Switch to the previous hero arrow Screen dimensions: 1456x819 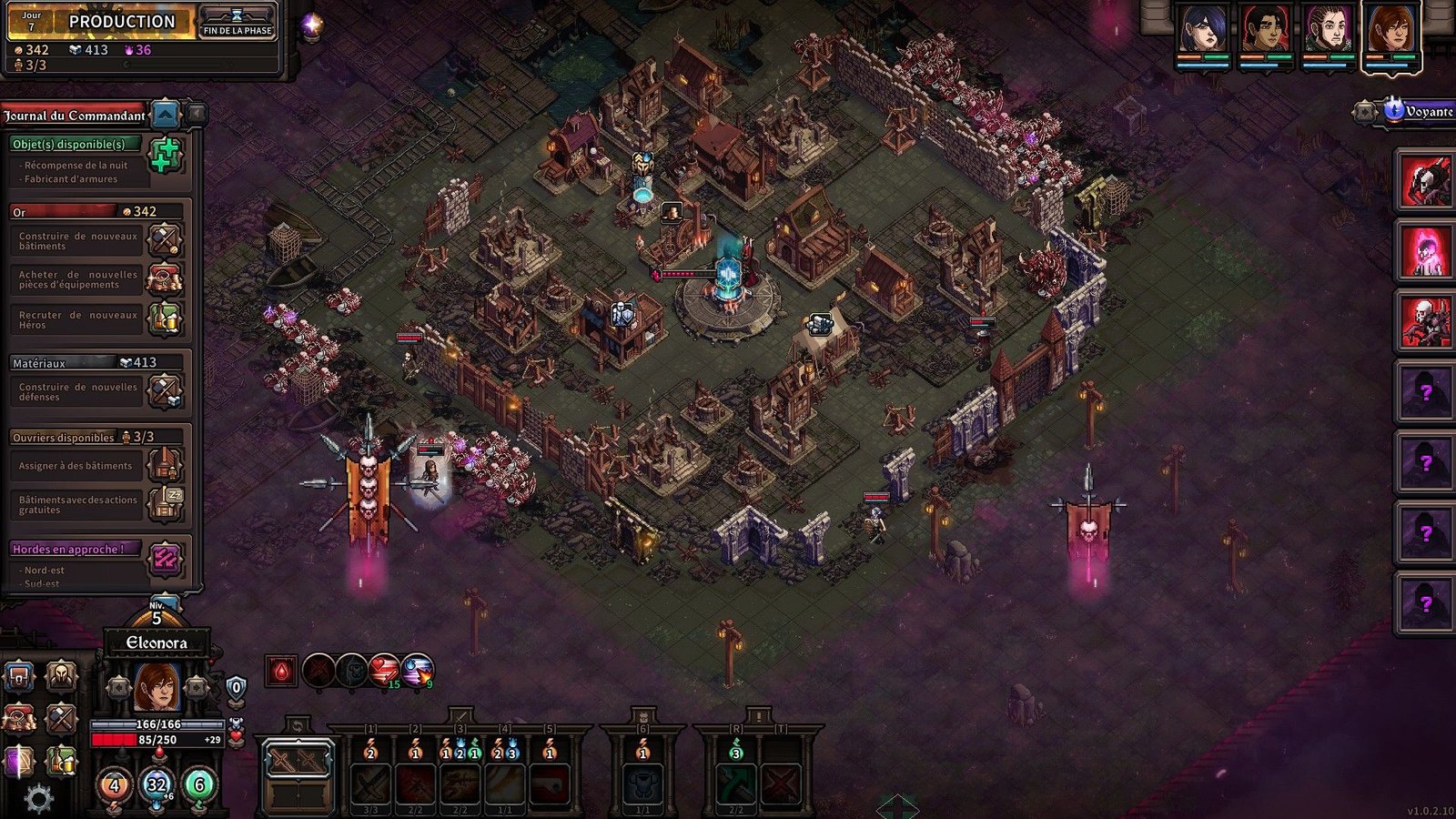tap(118, 687)
